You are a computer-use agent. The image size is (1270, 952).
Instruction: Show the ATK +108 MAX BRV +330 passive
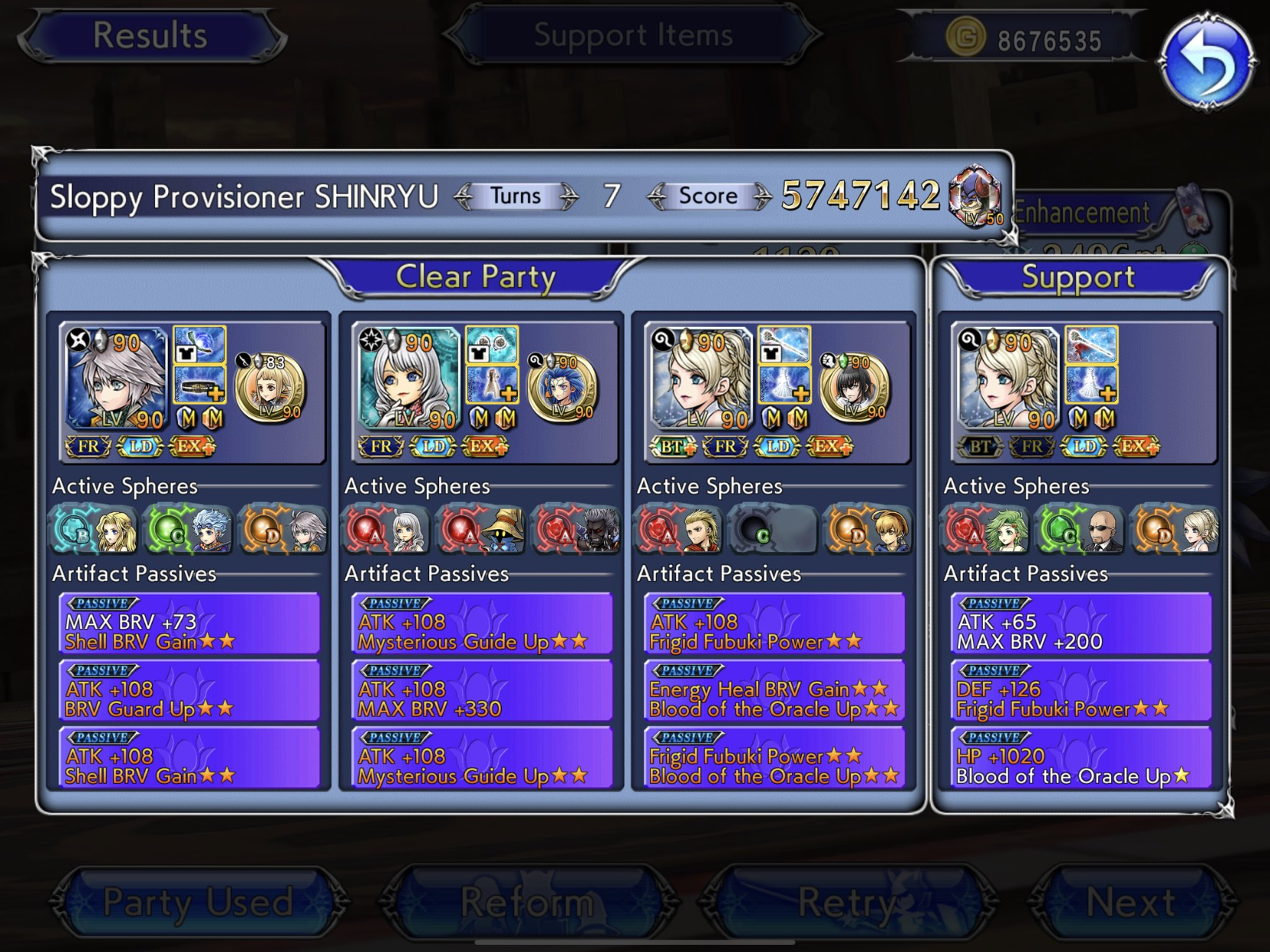(482, 691)
